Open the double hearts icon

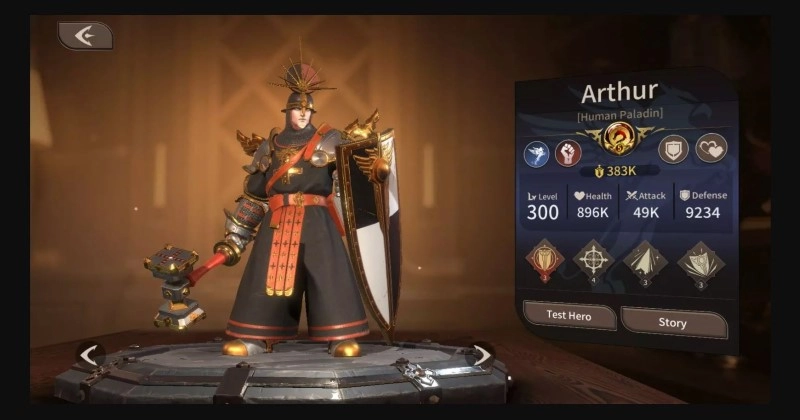(710, 148)
